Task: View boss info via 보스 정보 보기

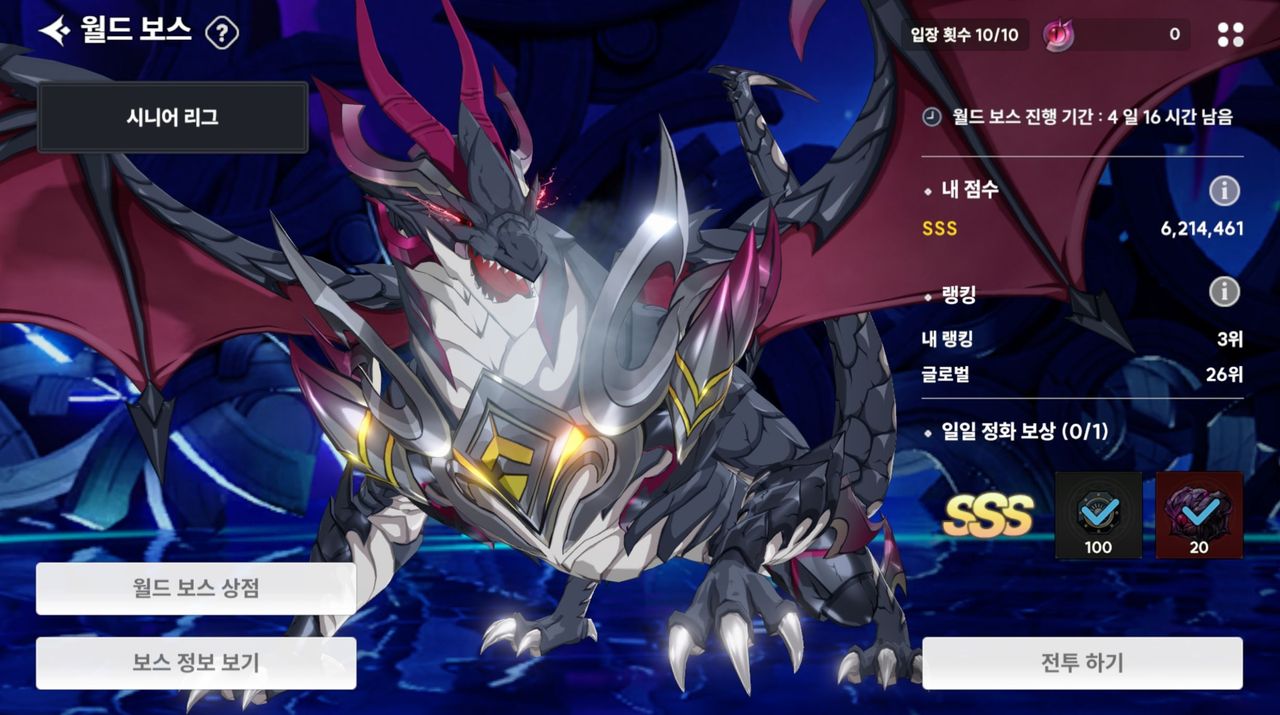Action: pos(196,663)
